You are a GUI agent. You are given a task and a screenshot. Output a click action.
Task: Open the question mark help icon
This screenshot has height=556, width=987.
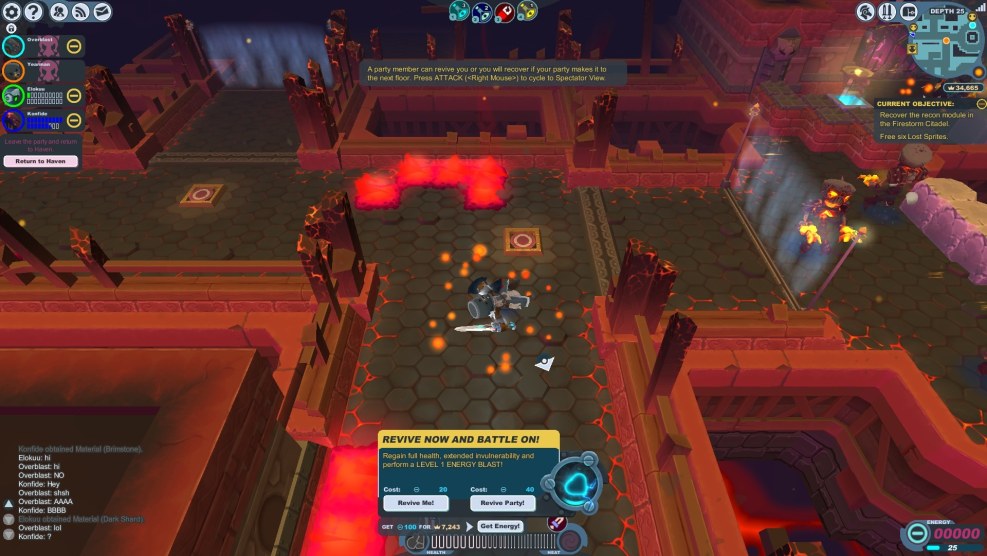(x=33, y=12)
